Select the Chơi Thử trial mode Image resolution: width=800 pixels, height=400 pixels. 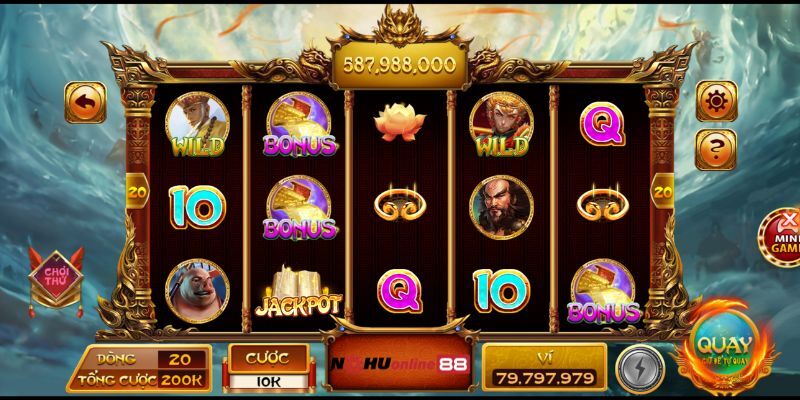point(49,271)
